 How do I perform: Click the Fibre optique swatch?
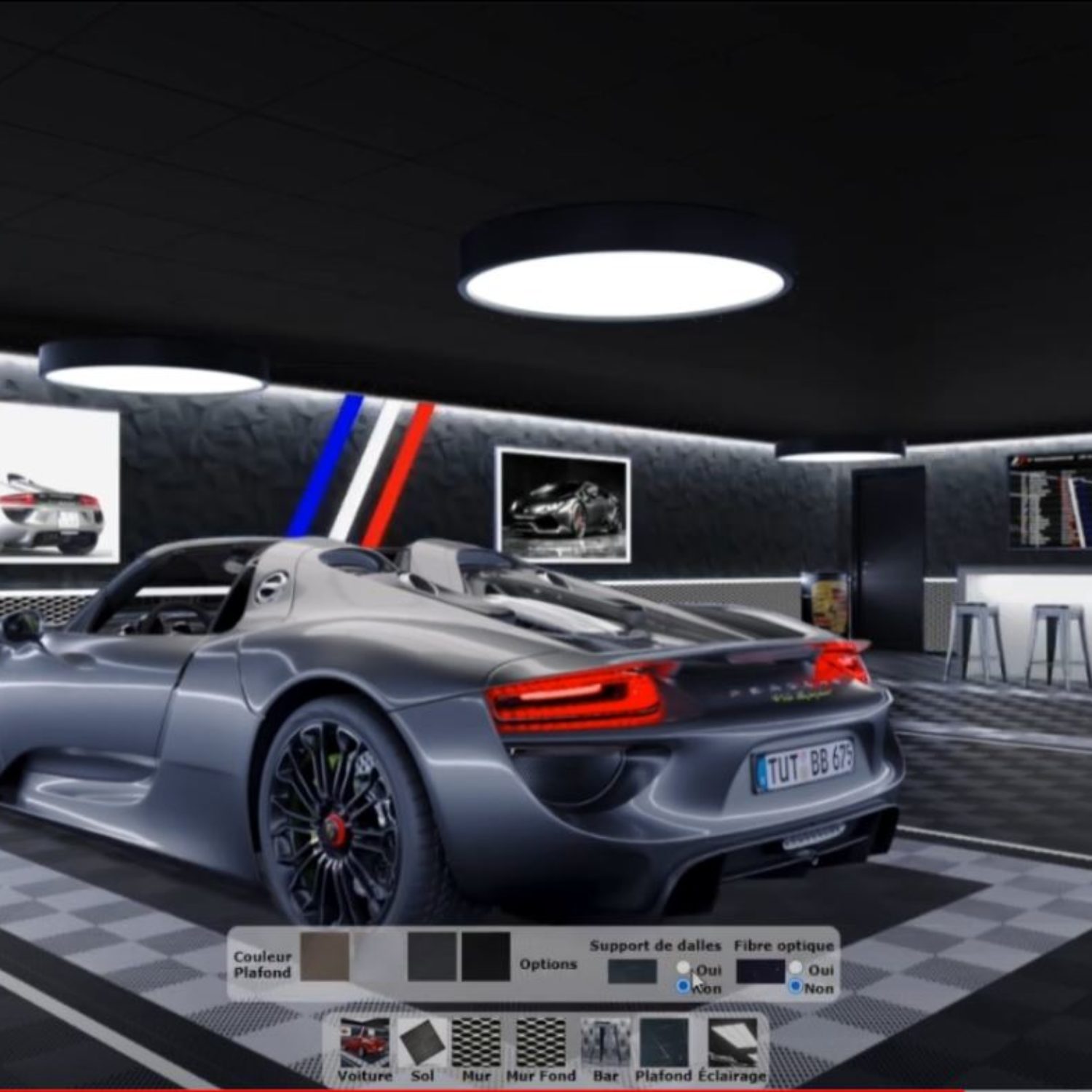click(760, 972)
